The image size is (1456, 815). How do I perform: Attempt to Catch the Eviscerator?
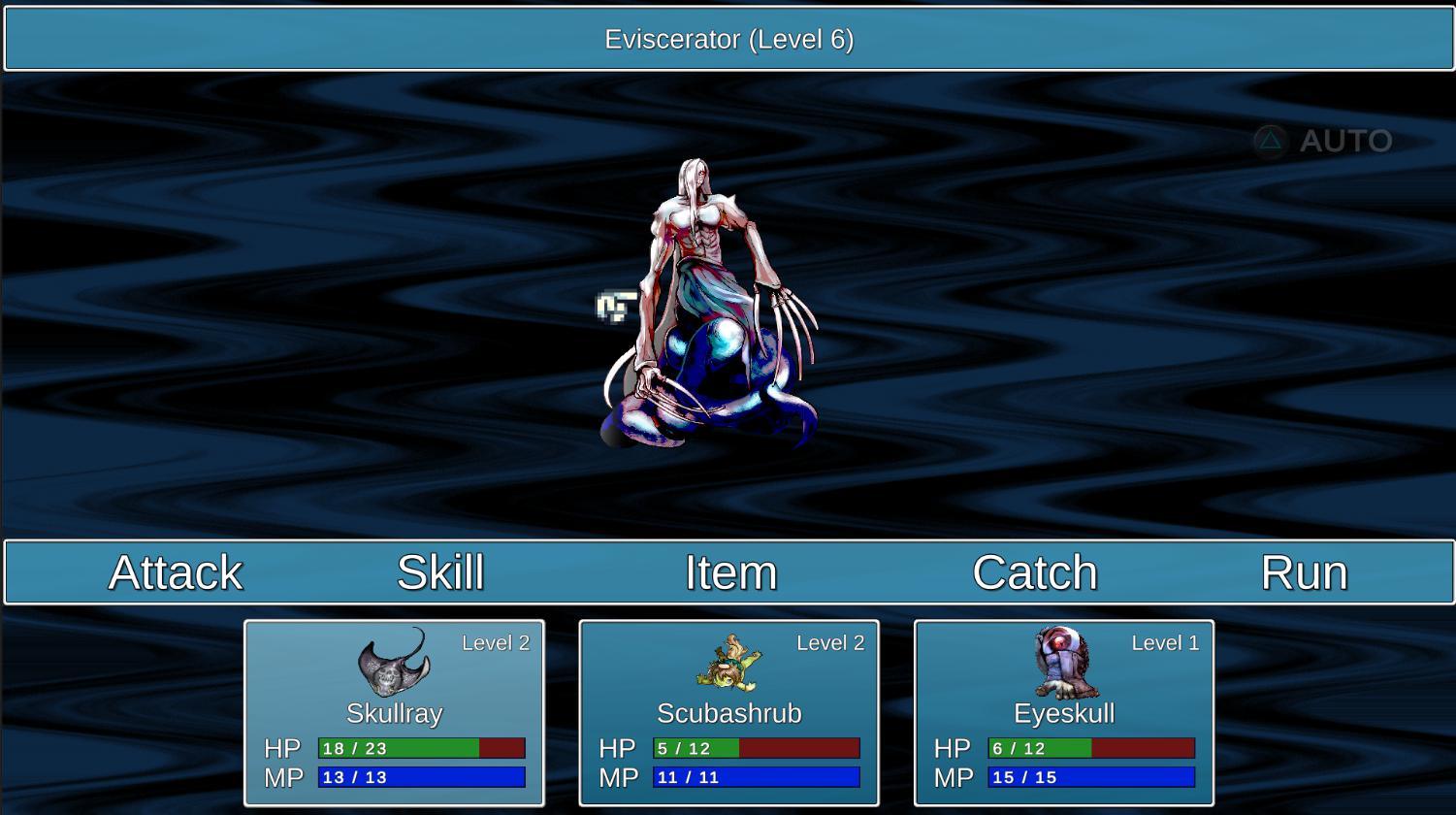tap(1034, 572)
